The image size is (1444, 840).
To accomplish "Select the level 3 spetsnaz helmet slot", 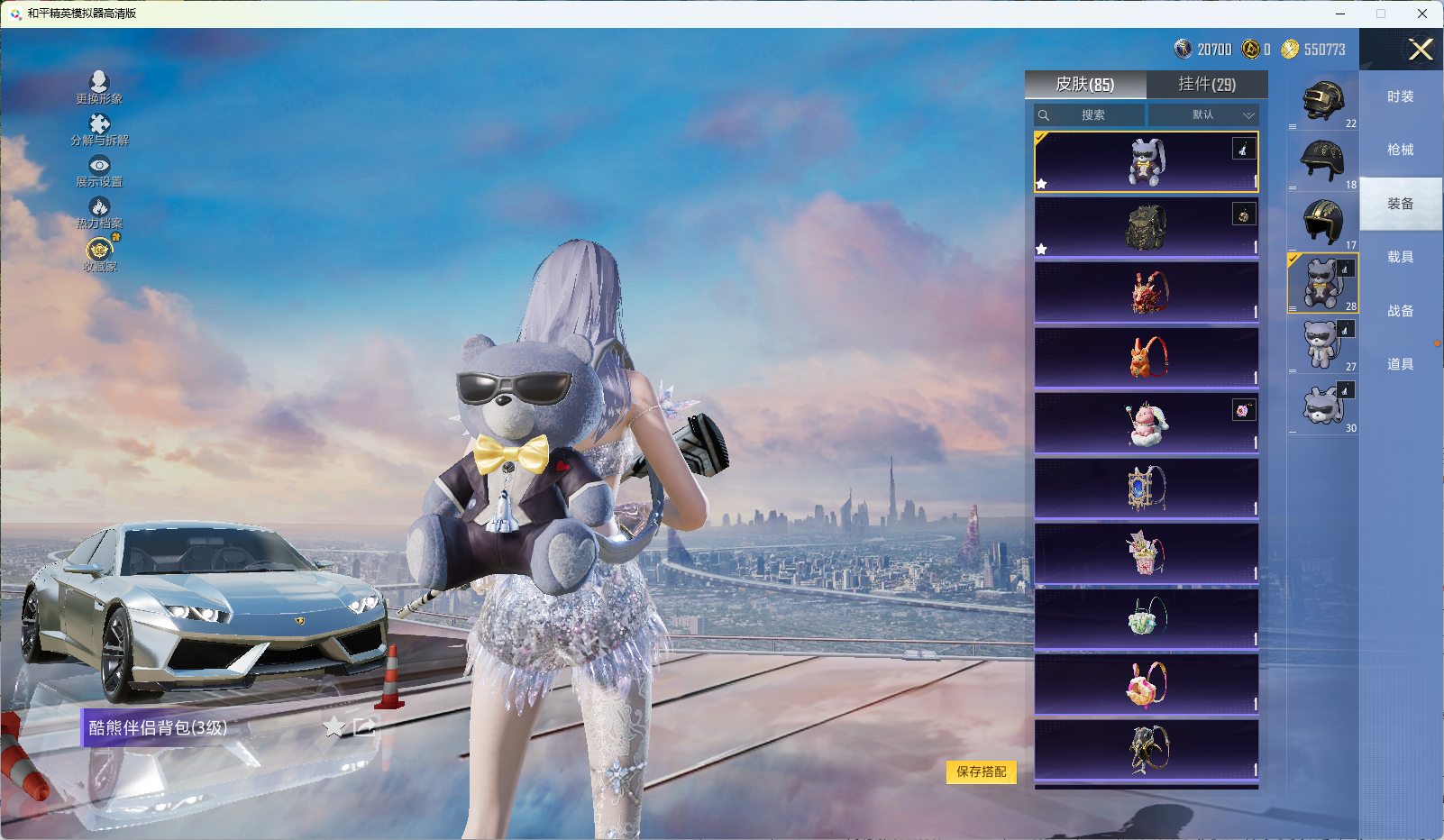I will 1322,100.
